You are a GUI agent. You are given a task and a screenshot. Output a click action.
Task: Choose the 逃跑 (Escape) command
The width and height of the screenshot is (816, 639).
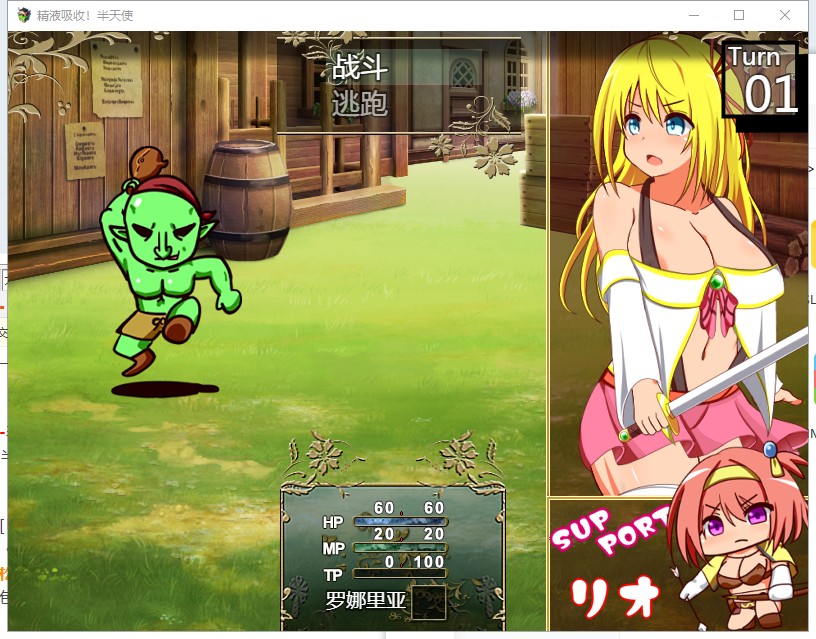point(360,102)
